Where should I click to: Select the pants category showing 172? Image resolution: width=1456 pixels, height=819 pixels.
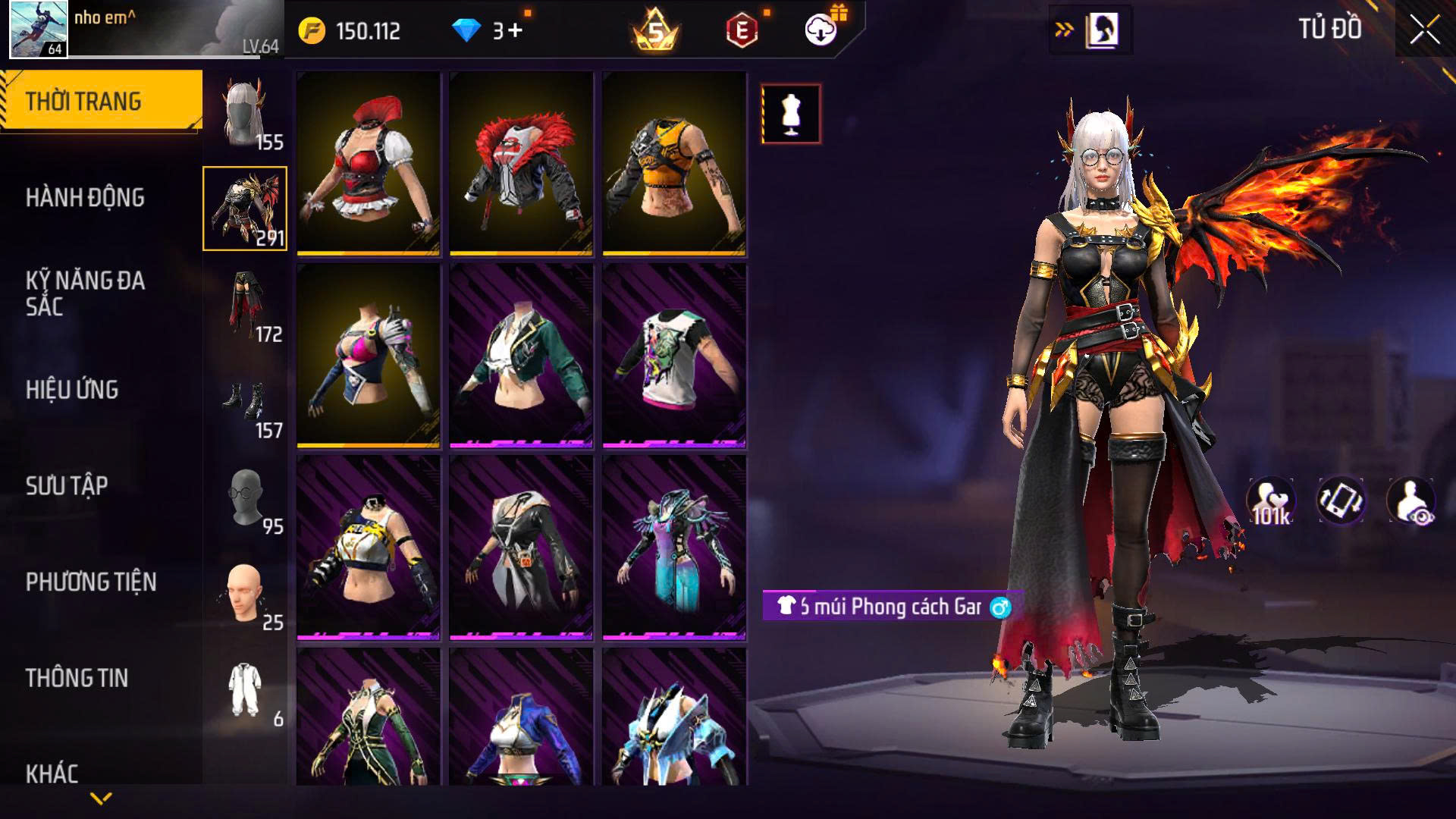tap(245, 306)
